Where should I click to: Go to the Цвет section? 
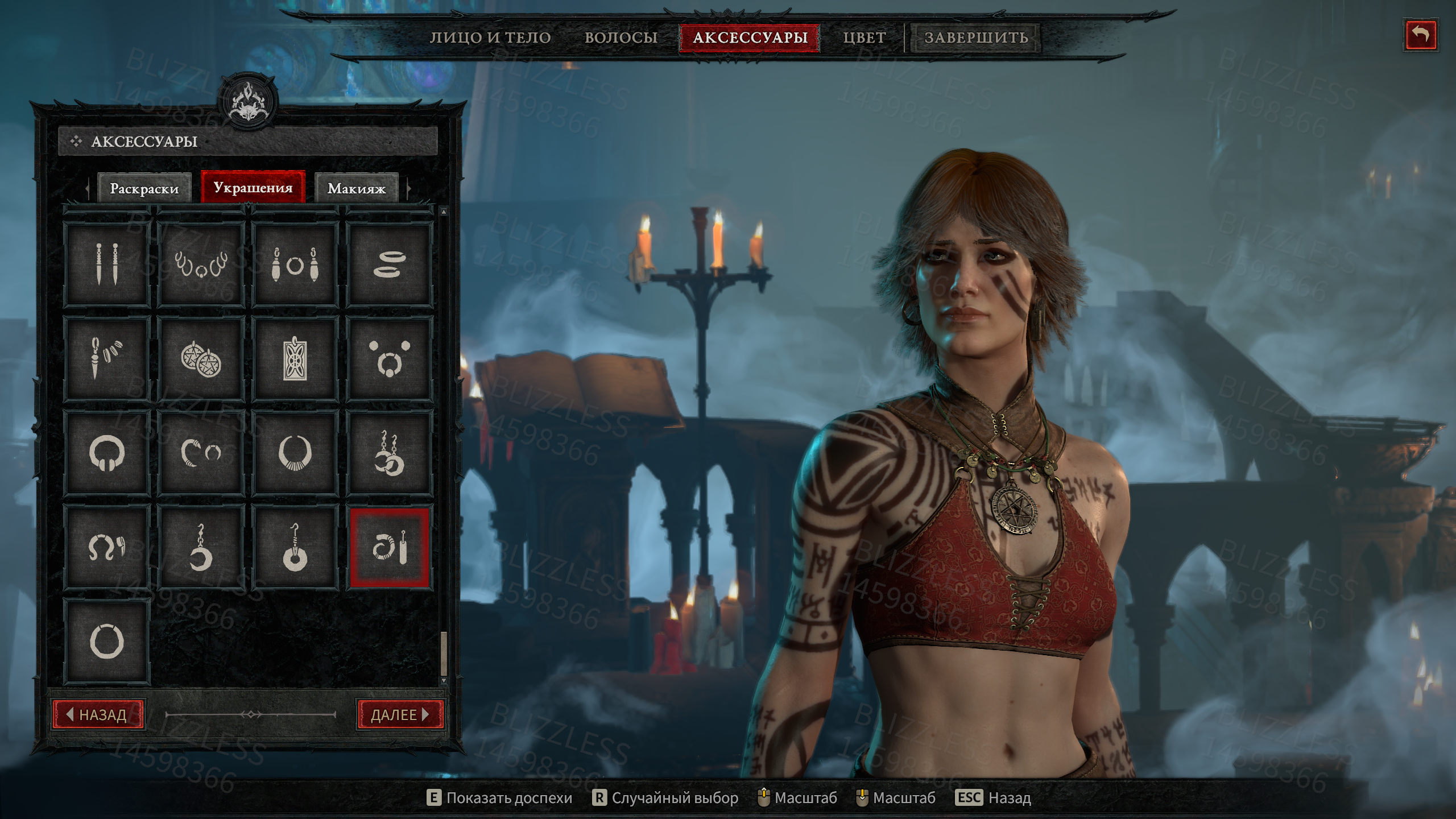pos(864,38)
